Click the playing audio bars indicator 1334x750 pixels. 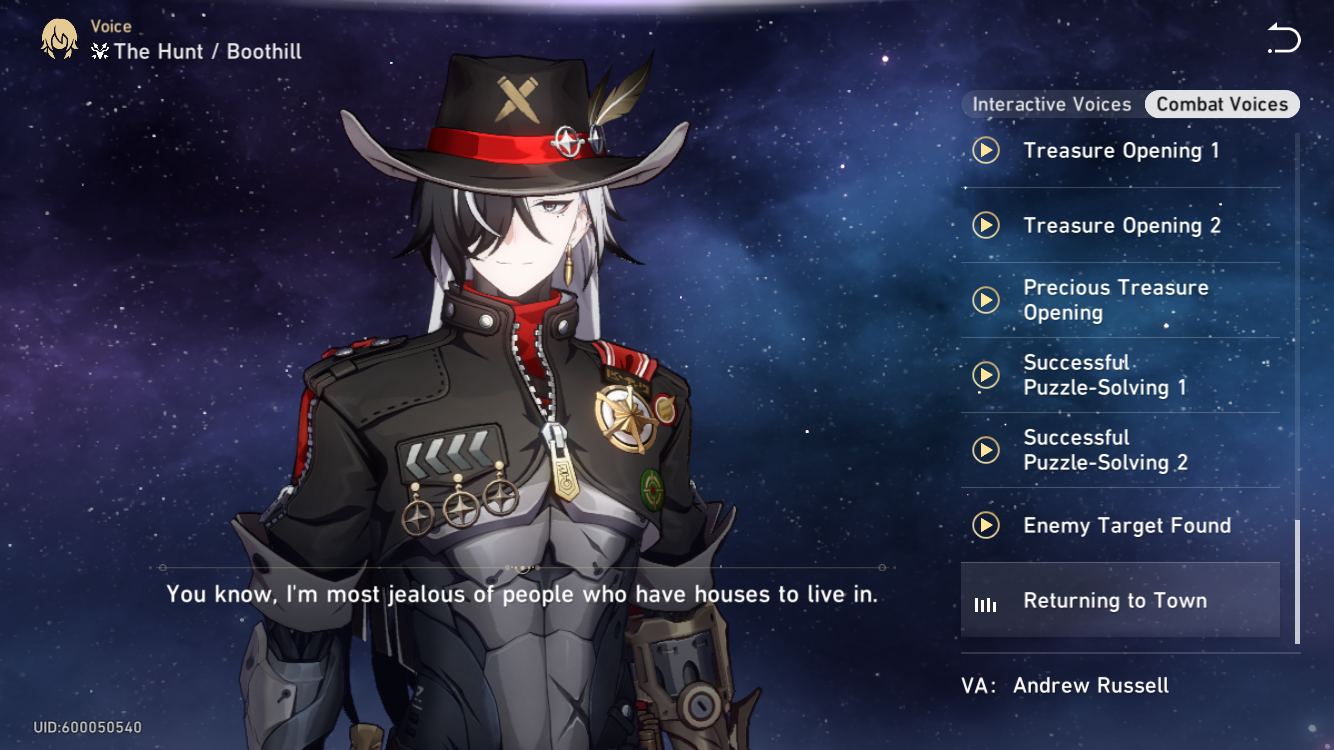986,600
